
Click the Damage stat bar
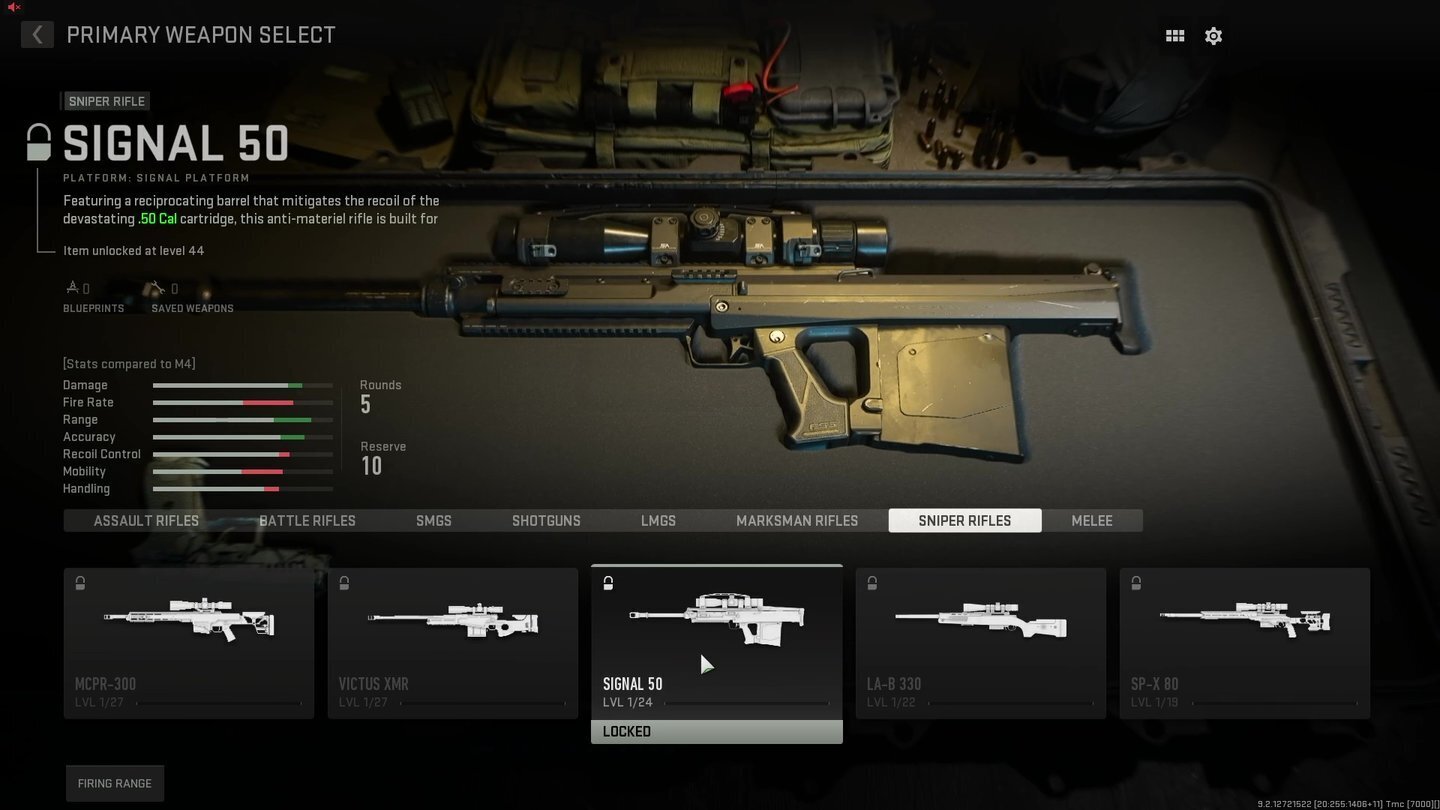(242, 385)
